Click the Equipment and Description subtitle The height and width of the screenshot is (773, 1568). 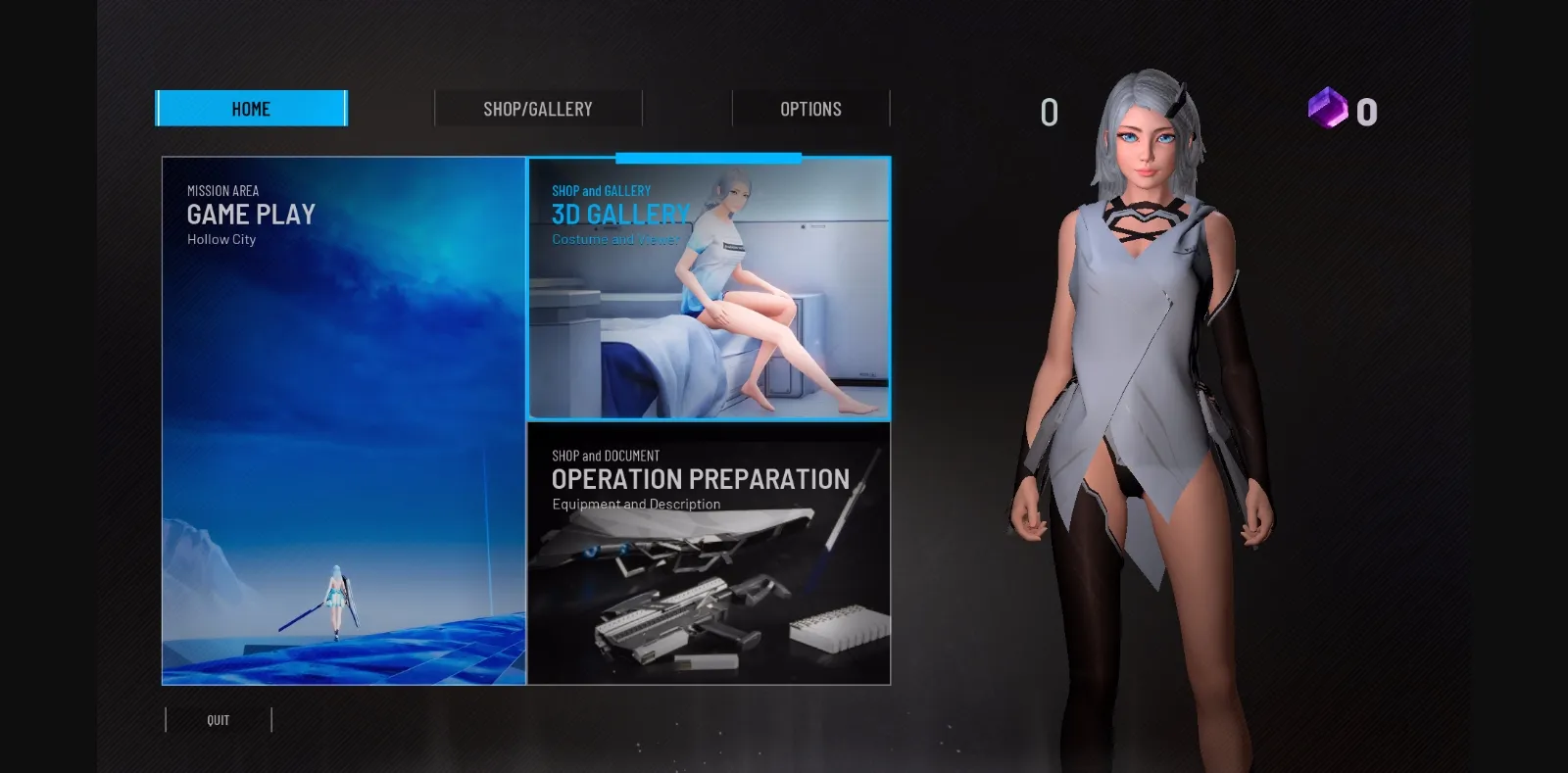click(x=635, y=504)
